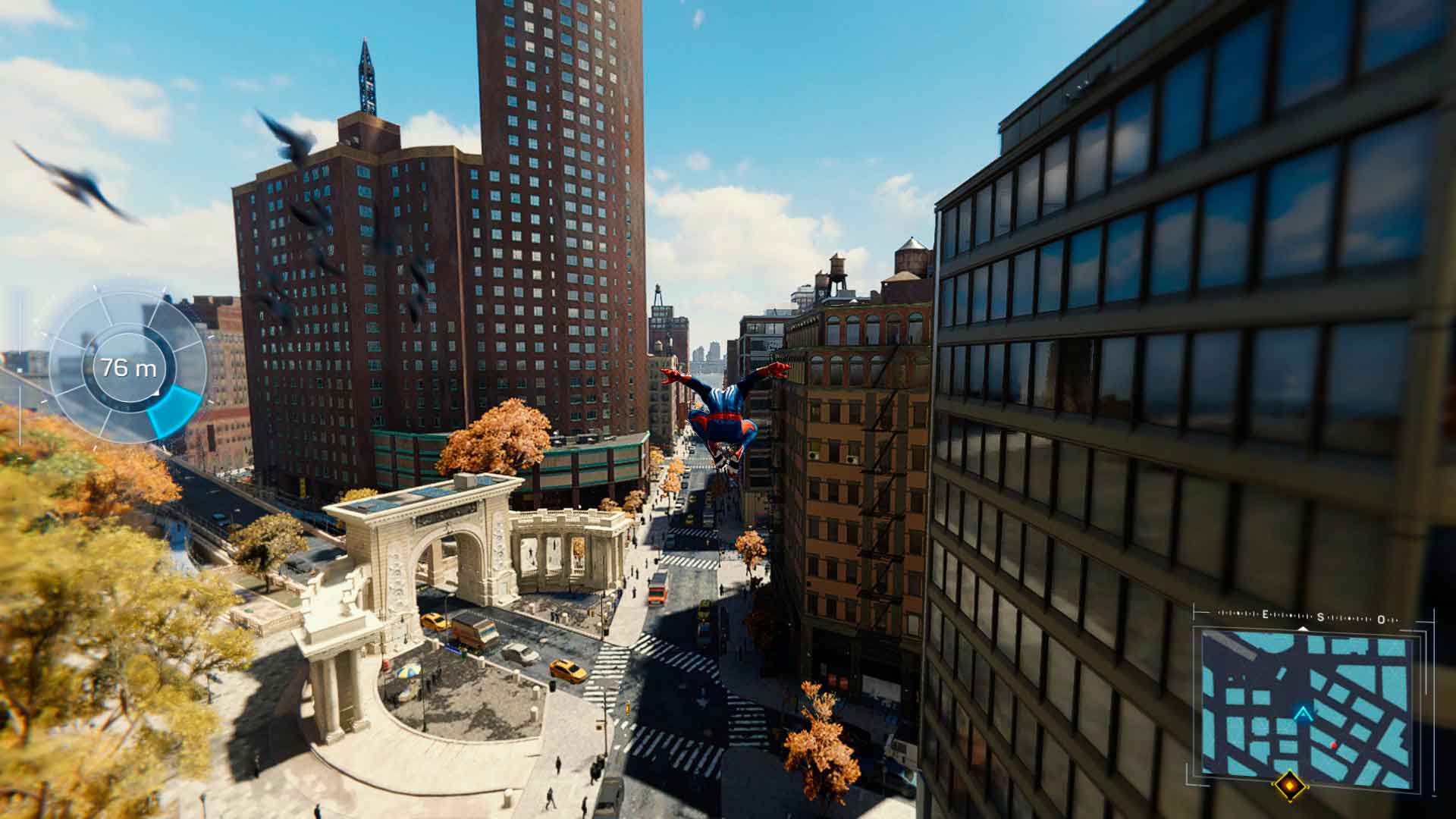Image resolution: width=1456 pixels, height=819 pixels.
Task: Click the compass strip above the minimap
Action: 1306,617
